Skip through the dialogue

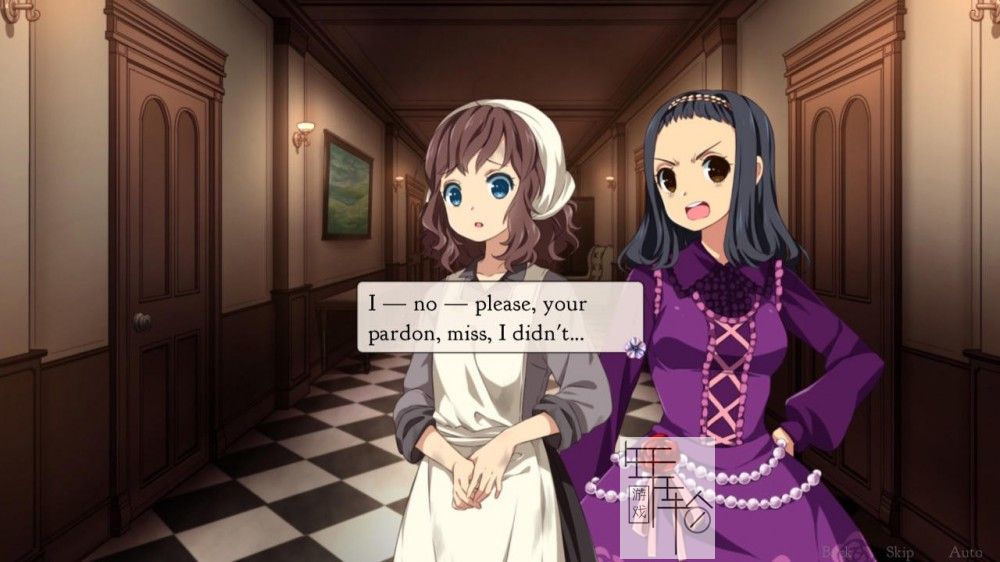tap(899, 551)
